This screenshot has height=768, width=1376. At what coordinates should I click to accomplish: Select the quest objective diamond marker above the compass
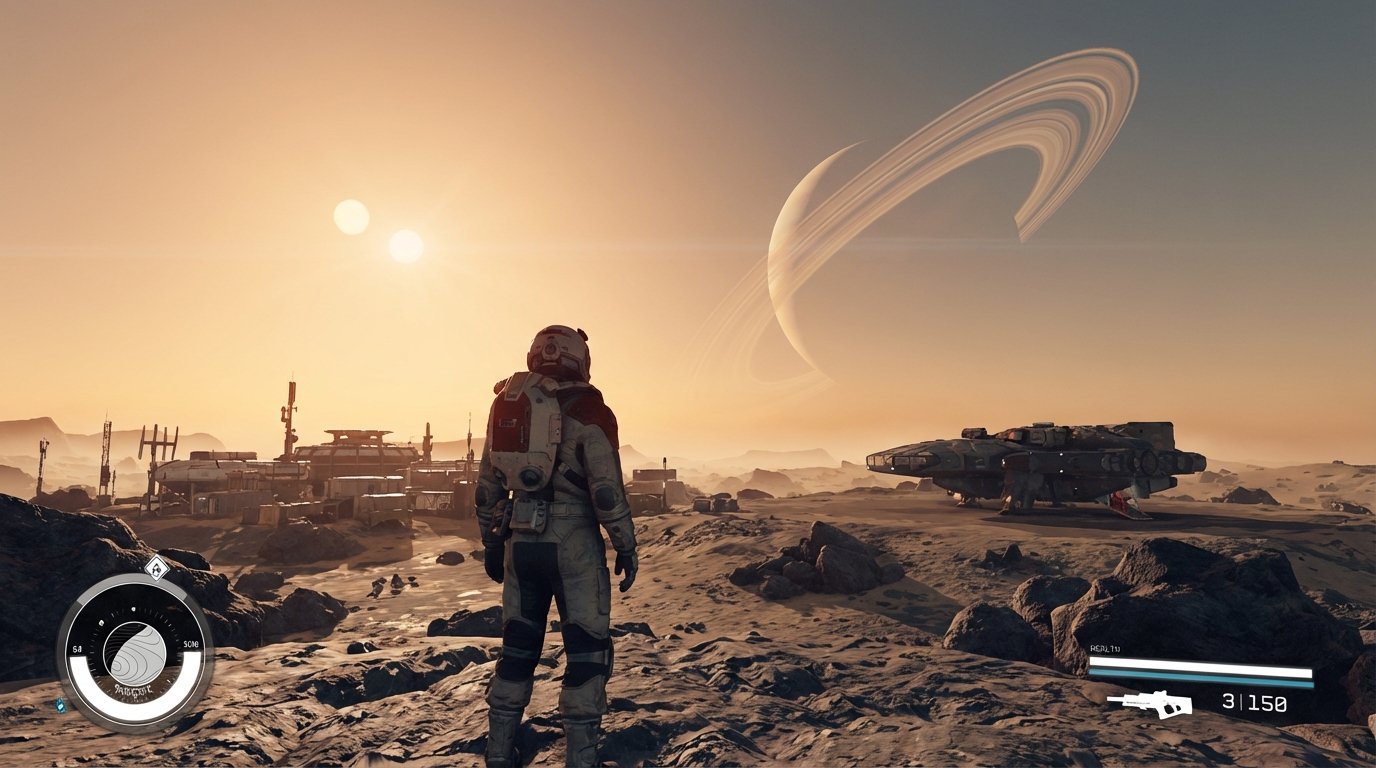(156, 567)
